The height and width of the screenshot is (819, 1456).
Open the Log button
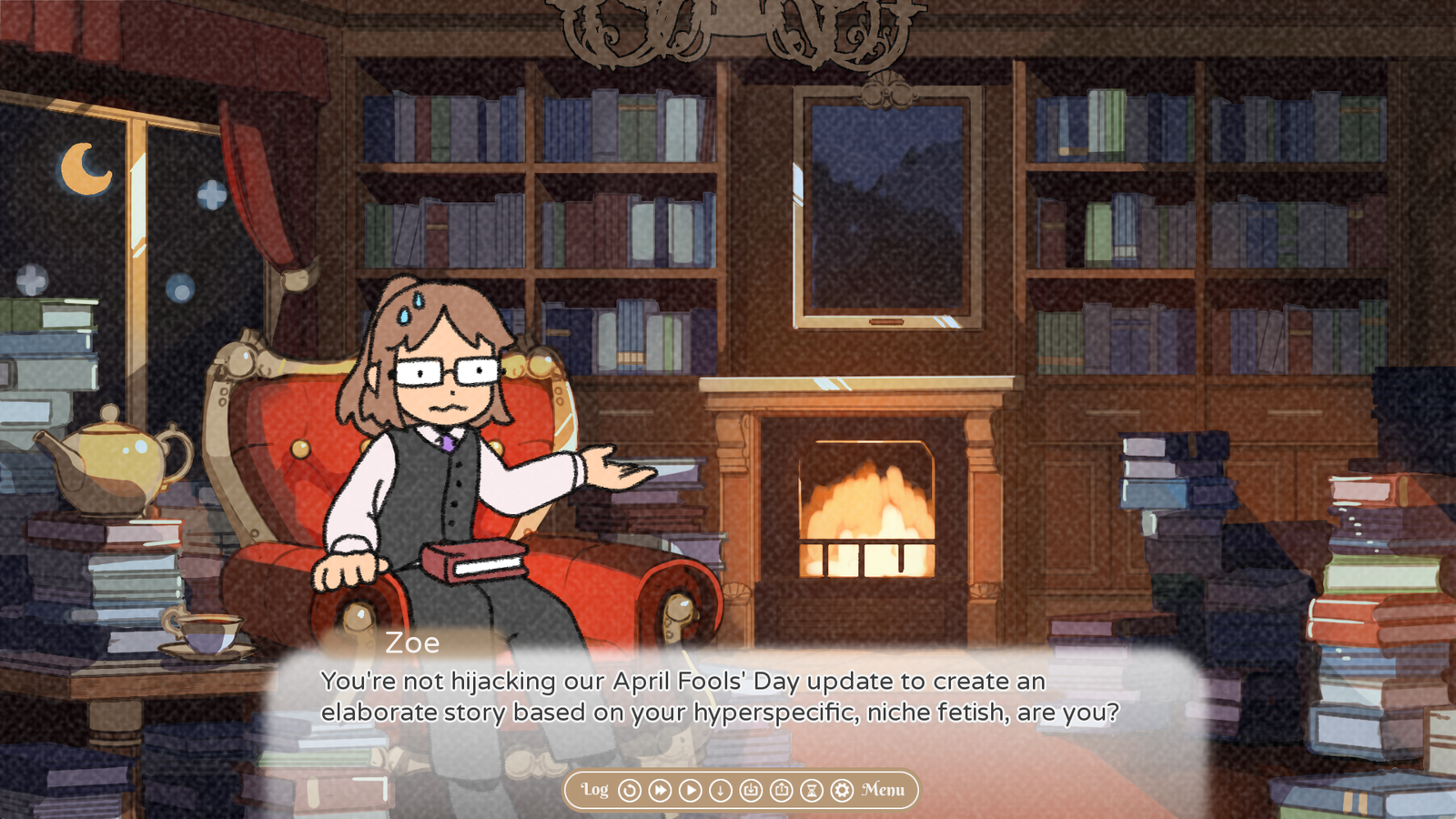(x=595, y=791)
